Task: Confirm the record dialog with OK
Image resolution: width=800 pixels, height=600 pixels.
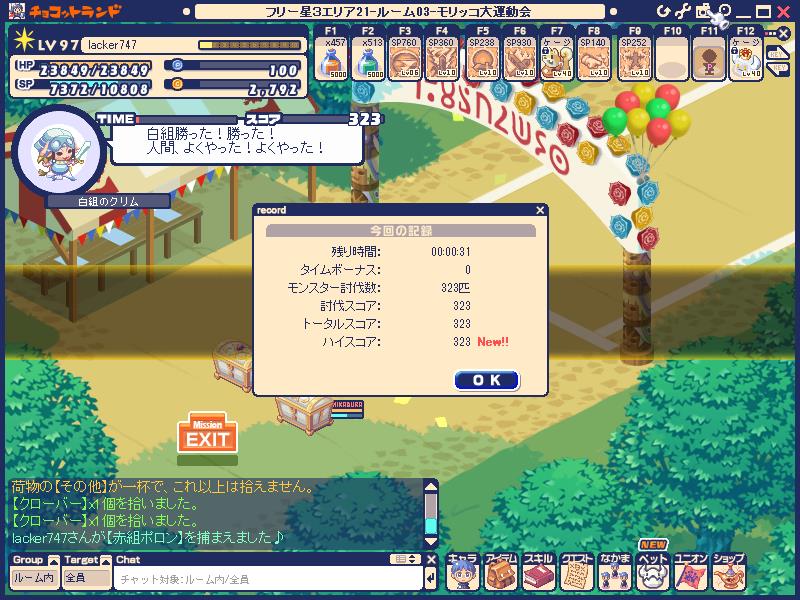Action: pos(486,380)
